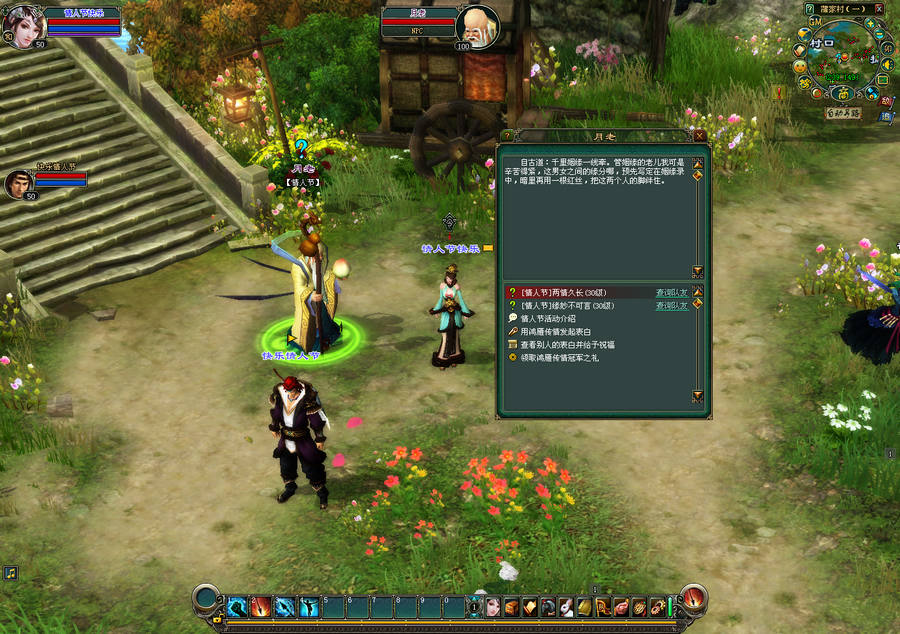The height and width of the screenshot is (634, 900).
Task: Open the character portrait icon in the bottom bar
Action: [x=492, y=606]
